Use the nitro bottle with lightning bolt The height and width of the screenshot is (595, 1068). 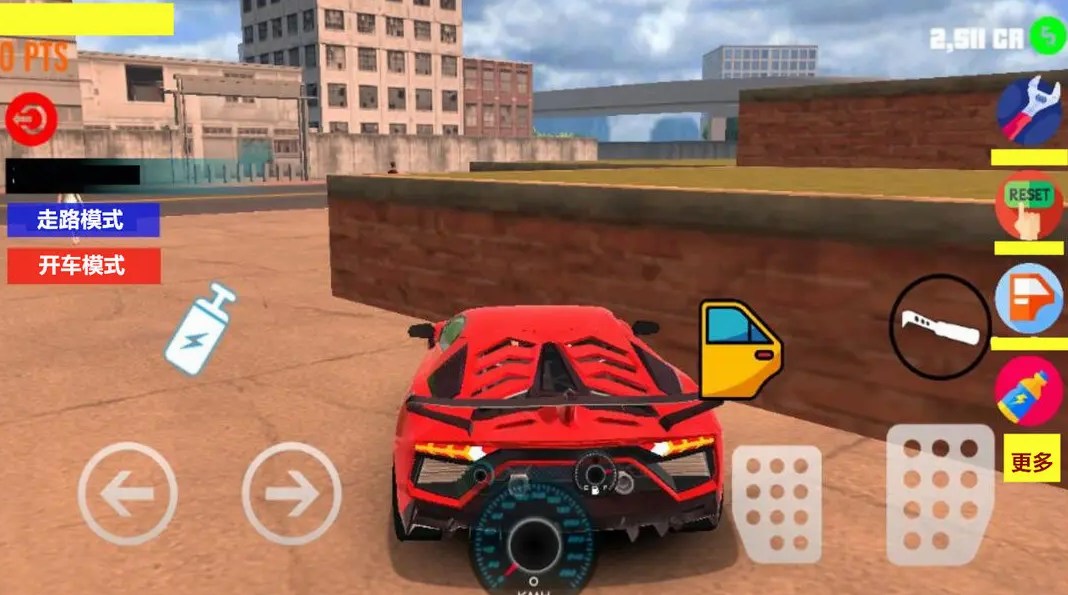pyautogui.click(x=200, y=329)
